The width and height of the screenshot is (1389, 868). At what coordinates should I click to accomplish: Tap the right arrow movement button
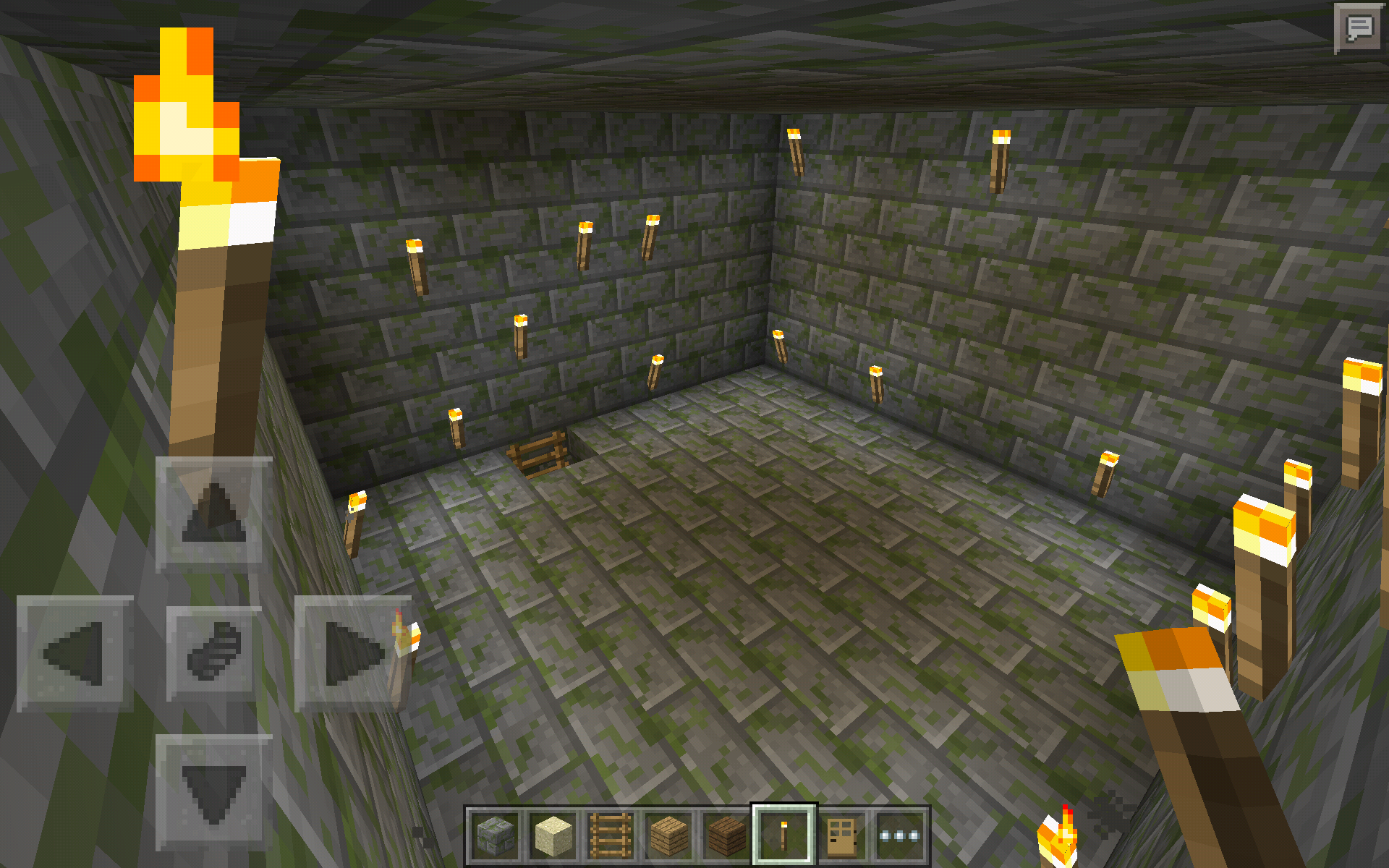pyautogui.click(x=352, y=653)
